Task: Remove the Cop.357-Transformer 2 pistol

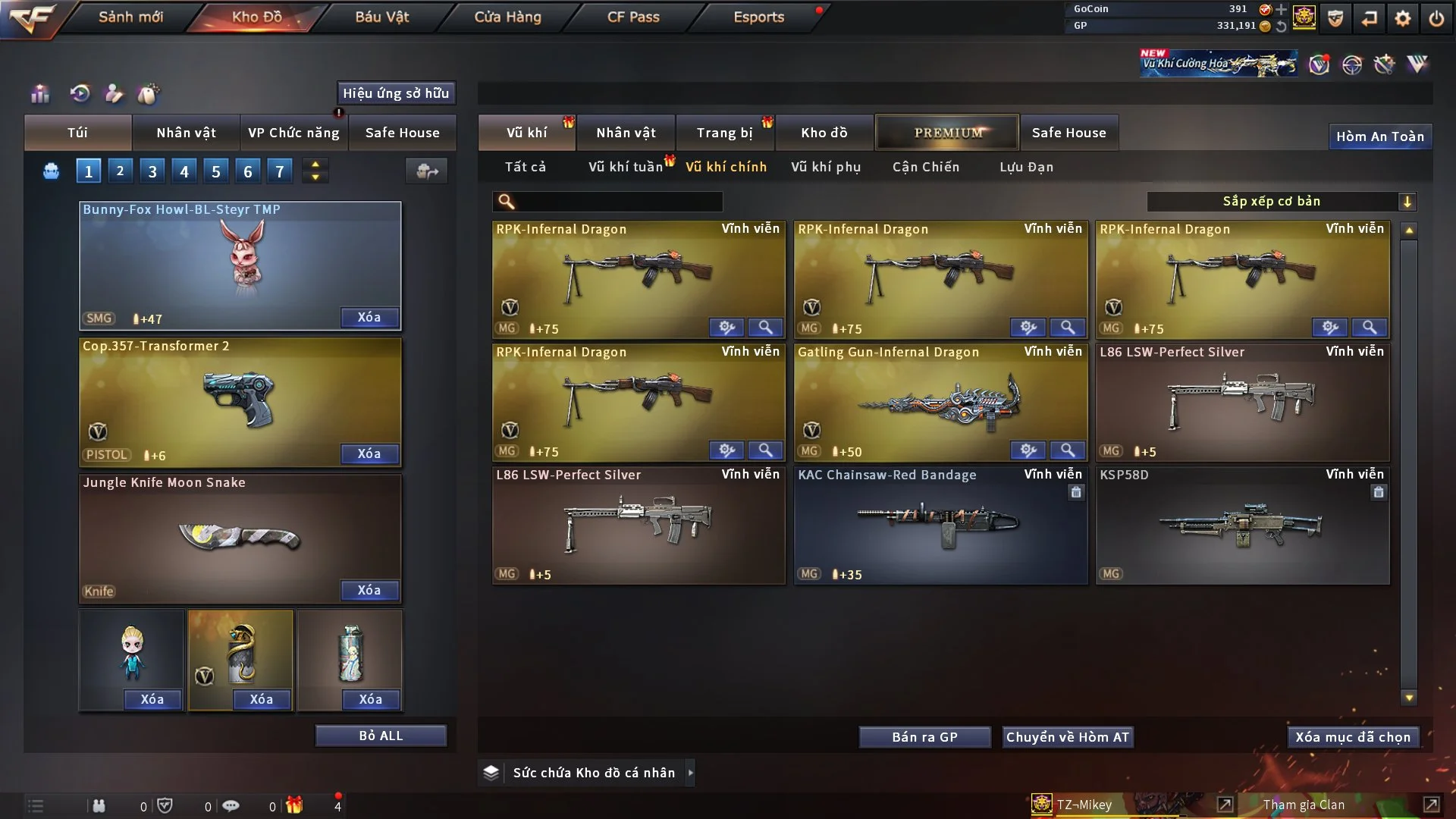Action: 369,453
